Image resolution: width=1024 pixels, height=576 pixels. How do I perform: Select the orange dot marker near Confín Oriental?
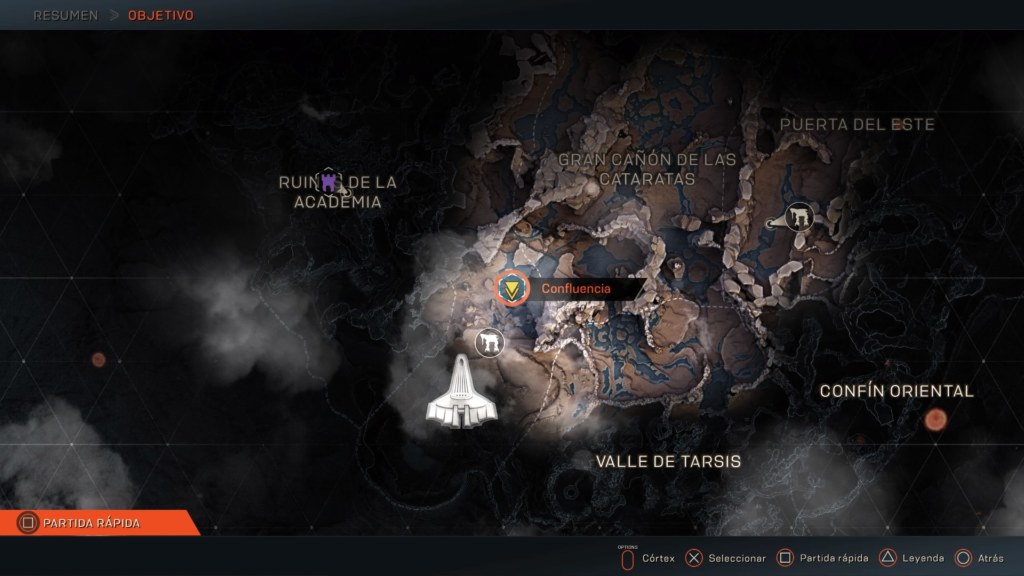point(936,420)
